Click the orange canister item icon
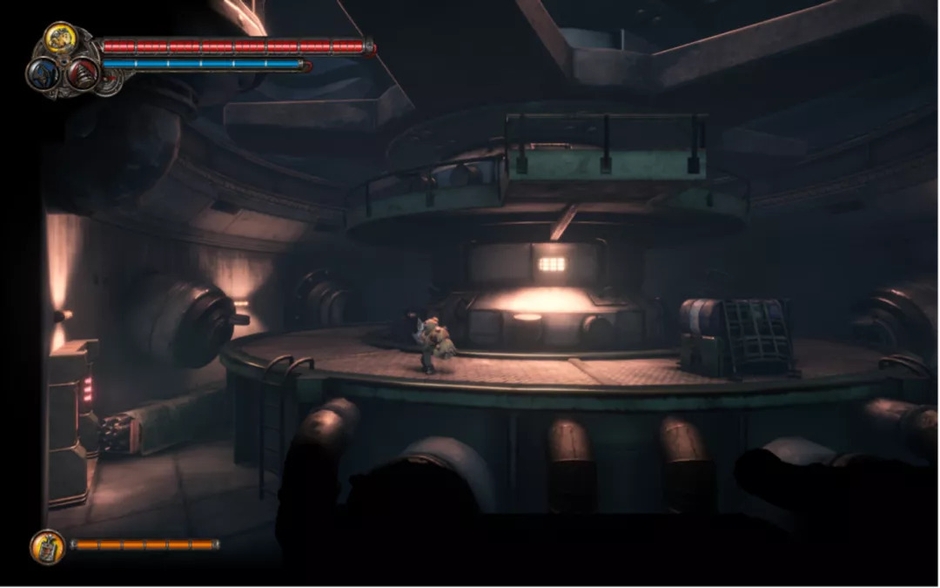The width and height of the screenshot is (940, 588). (46, 546)
